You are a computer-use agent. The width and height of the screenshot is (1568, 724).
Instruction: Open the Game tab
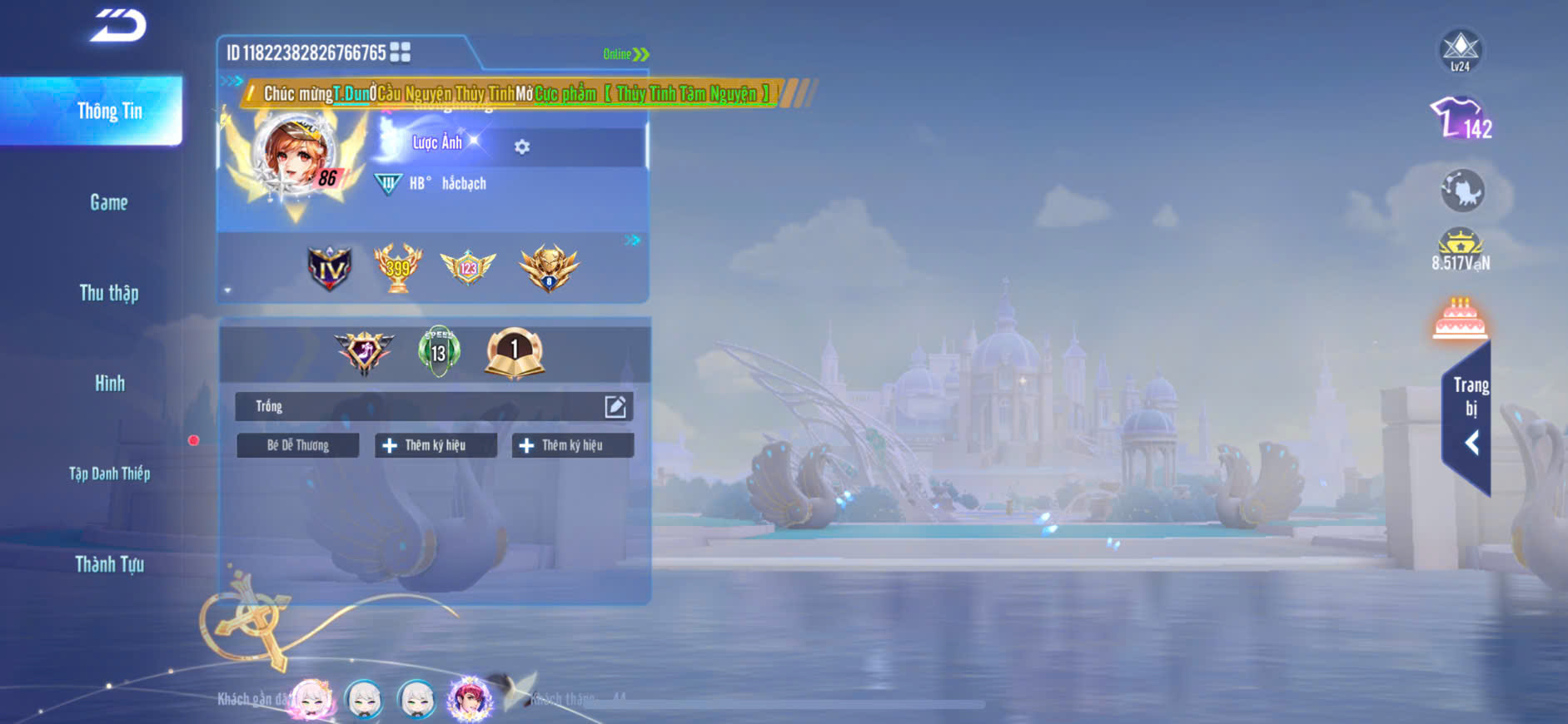109,202
